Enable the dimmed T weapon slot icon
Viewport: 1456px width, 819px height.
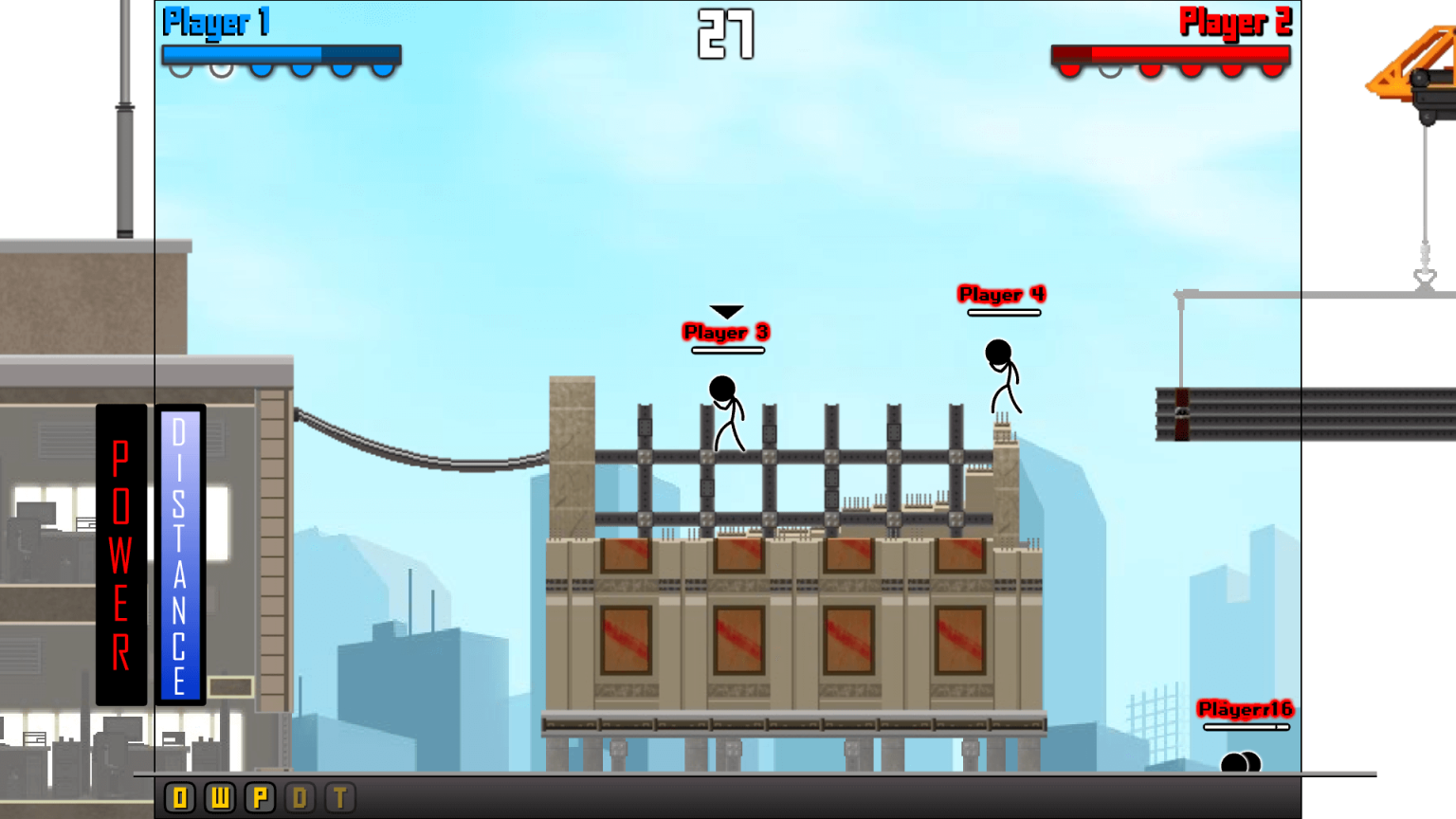338,797
